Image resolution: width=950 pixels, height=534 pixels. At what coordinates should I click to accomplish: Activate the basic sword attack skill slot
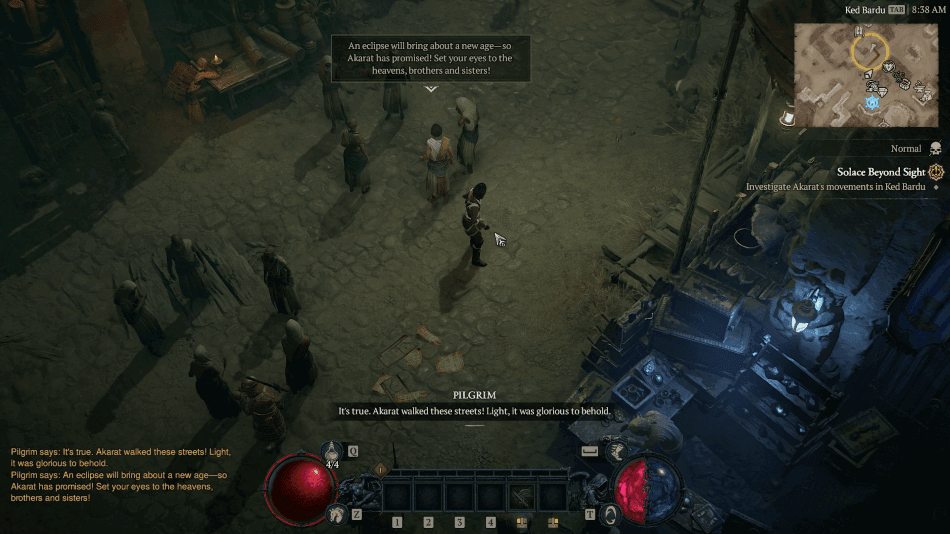click(521, 495)
